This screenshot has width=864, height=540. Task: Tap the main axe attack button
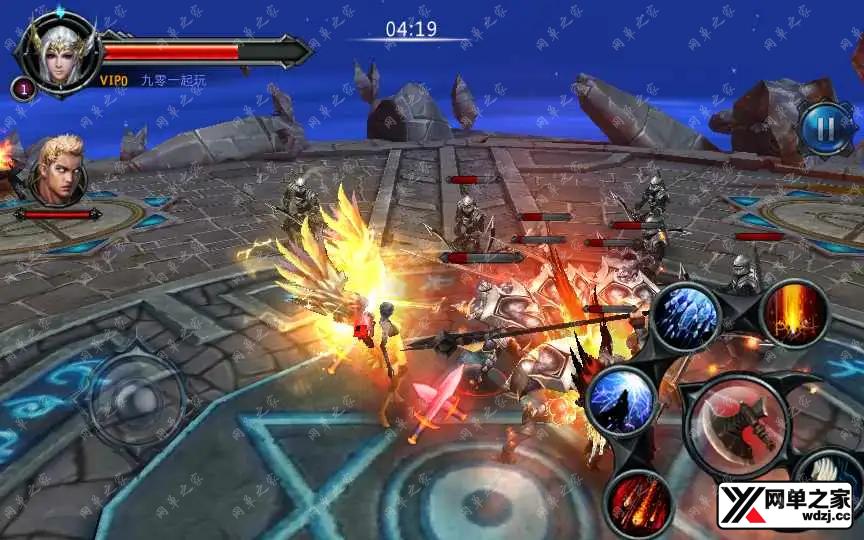pyautogui.click(x=739, y=423)
